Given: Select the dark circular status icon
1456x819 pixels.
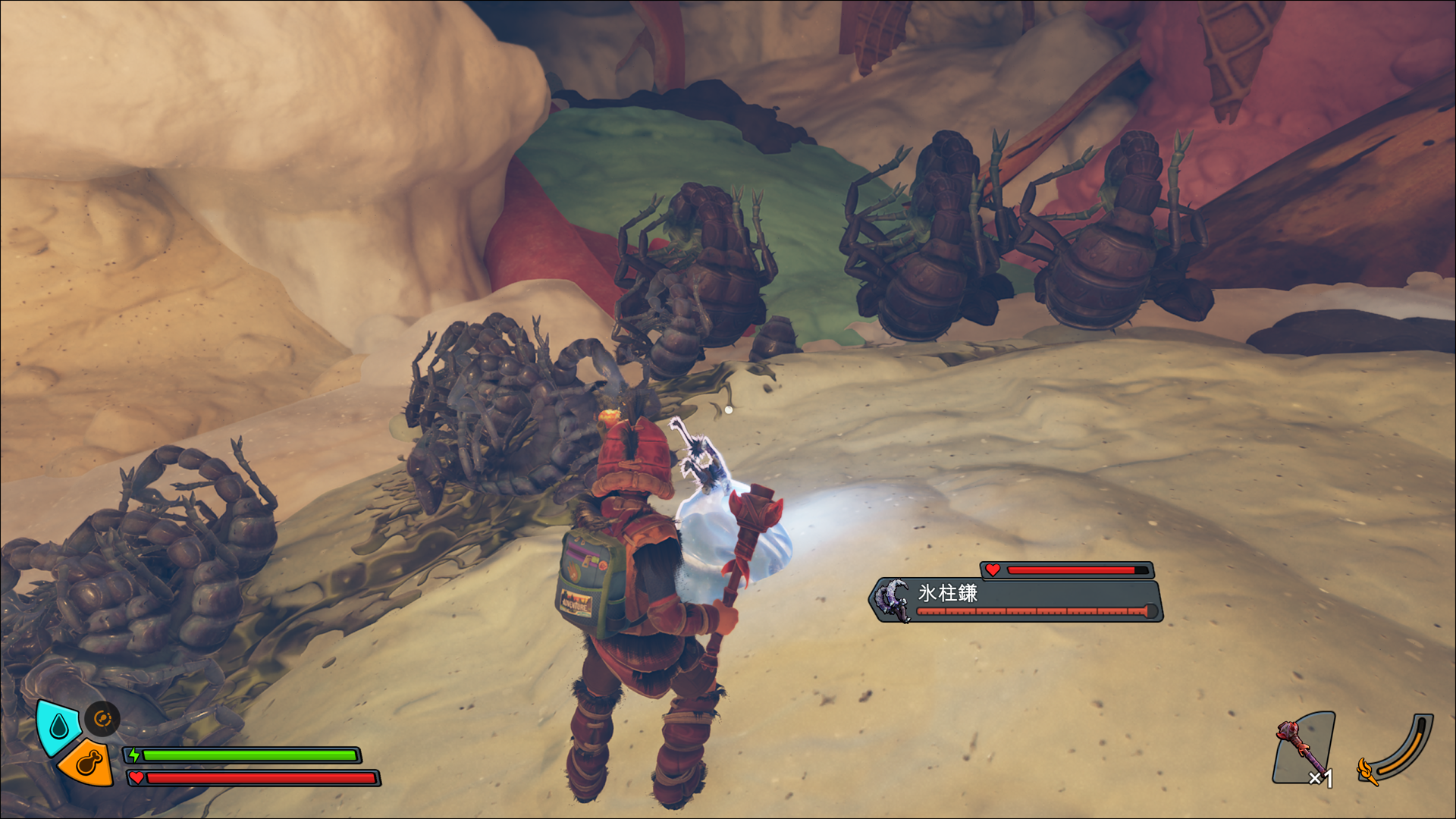Looking at the screenshot, I should [102, 718].
